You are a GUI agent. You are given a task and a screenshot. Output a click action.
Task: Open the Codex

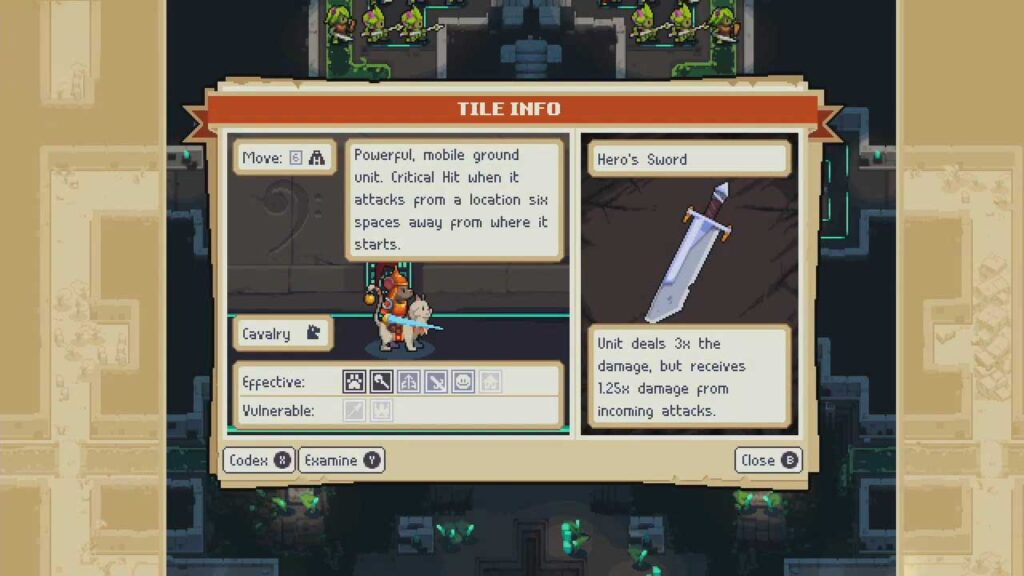point(258,460)
